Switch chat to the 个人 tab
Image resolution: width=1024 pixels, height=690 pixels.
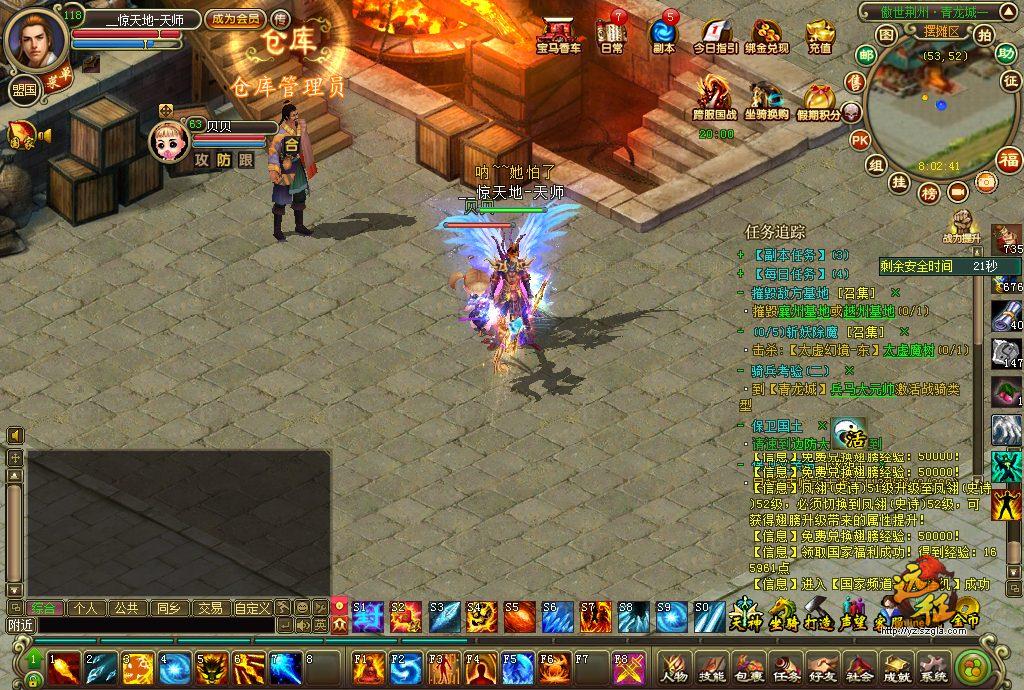pos(85,607)
